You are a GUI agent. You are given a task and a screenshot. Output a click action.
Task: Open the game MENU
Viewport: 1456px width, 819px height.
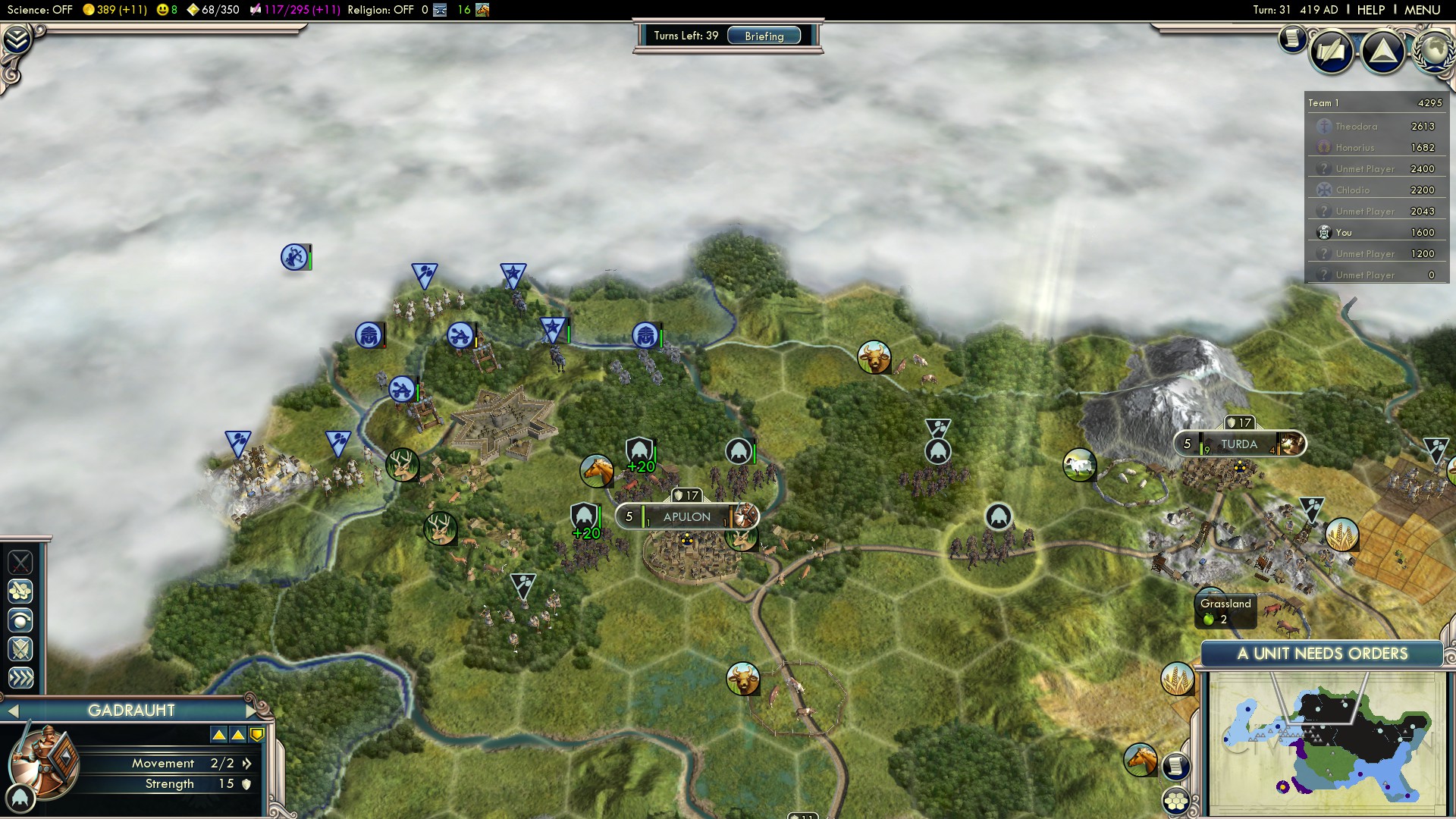(1422, 10)
